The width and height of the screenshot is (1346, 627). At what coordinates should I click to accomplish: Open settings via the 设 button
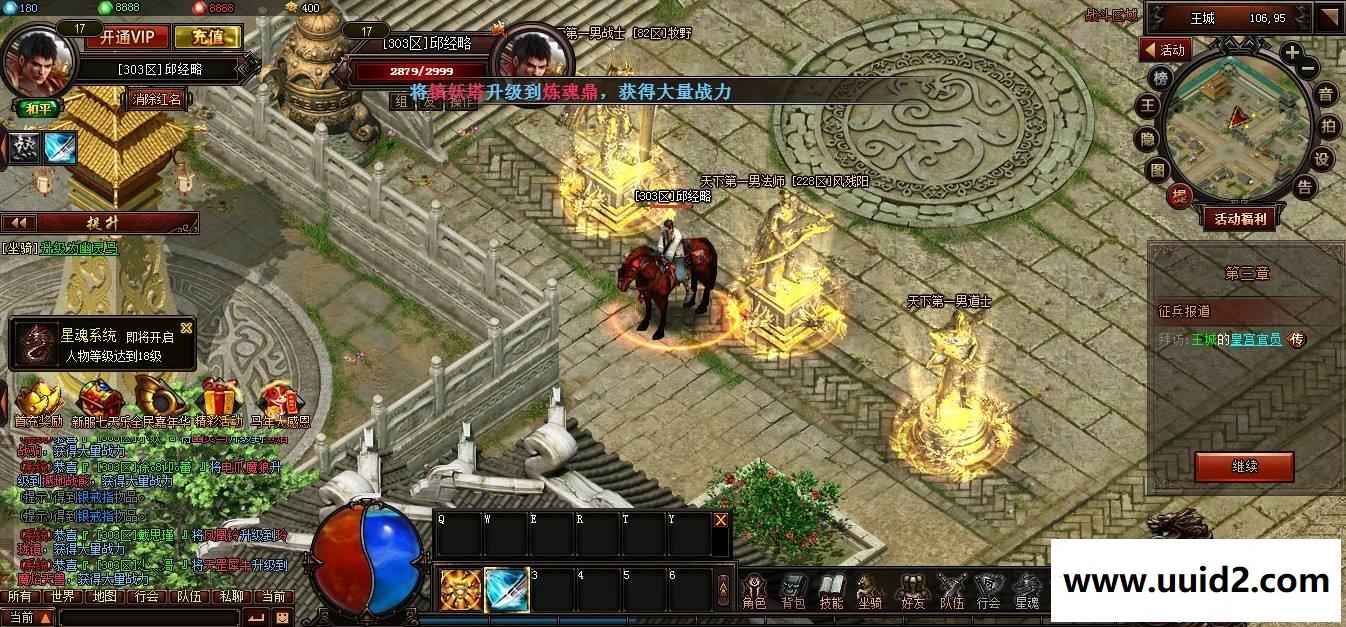point(1323,158)
